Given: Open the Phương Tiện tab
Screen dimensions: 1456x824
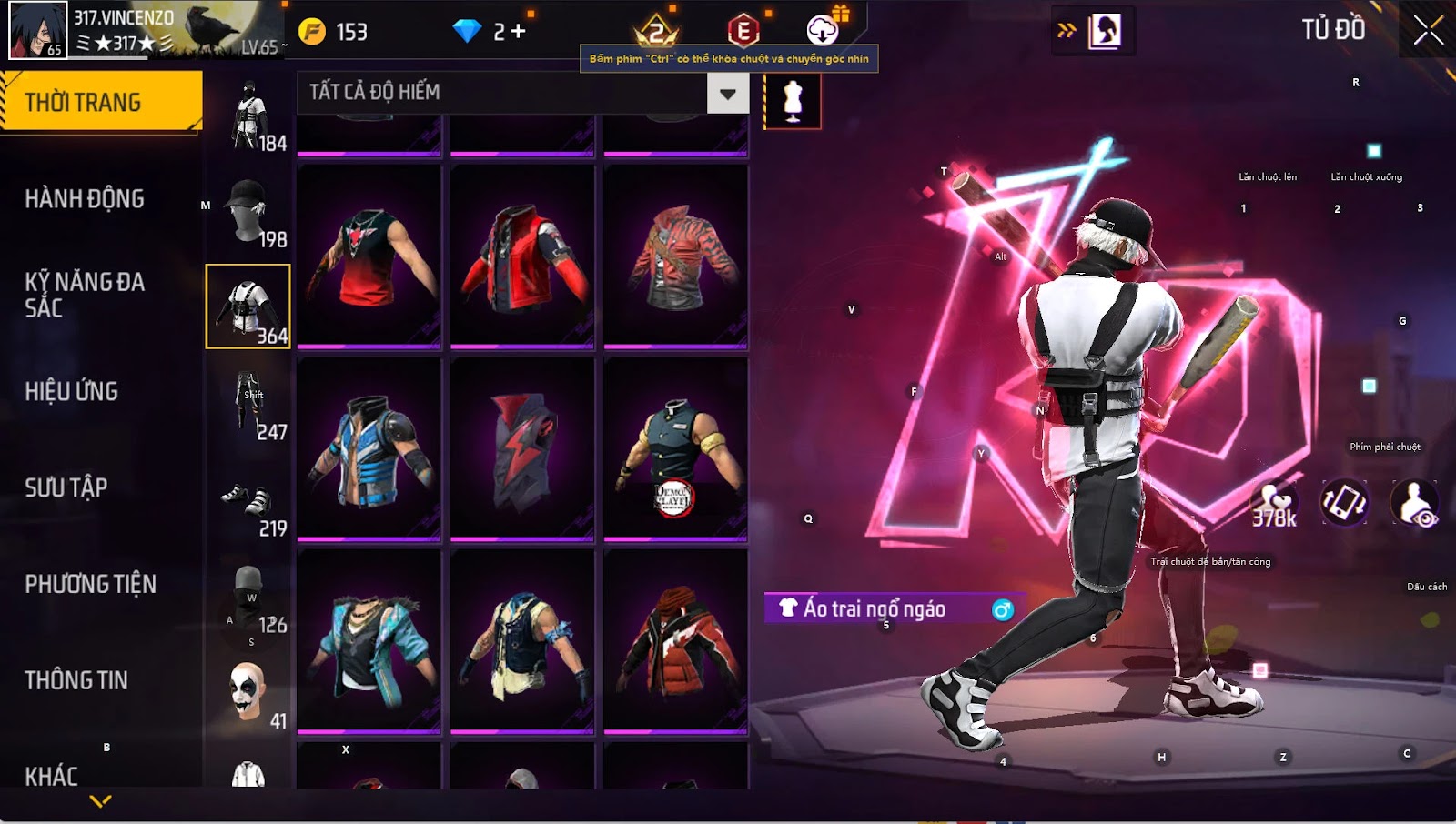Looking at the screenshot, I should coord(90,584).
